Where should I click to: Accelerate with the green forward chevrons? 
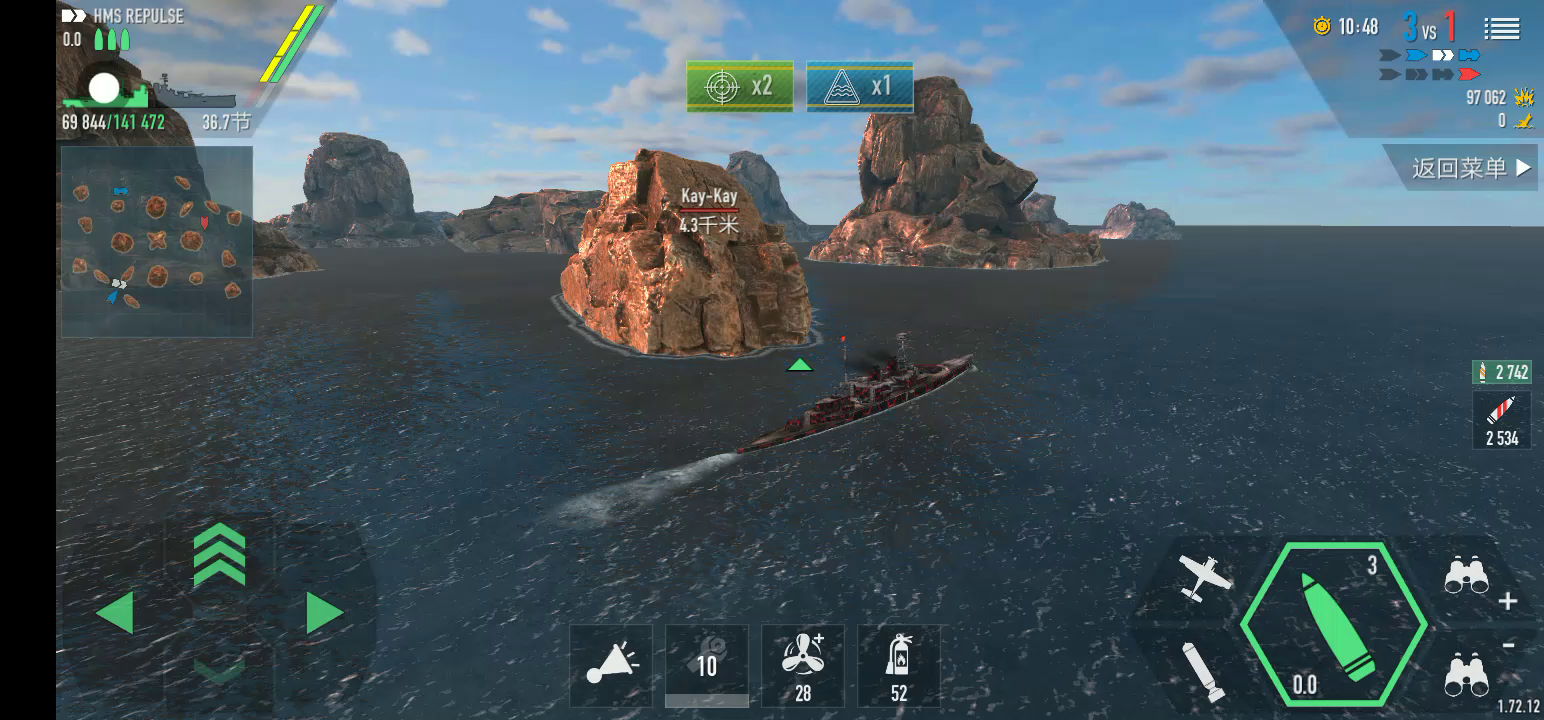tap(219, 556)
